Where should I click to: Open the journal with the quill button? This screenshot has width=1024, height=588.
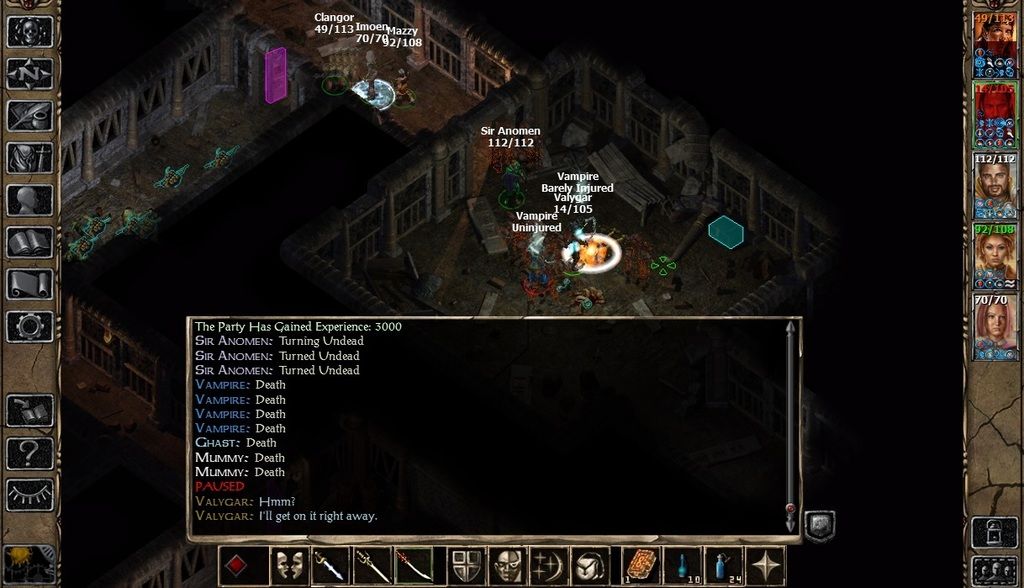click(30, 116)
